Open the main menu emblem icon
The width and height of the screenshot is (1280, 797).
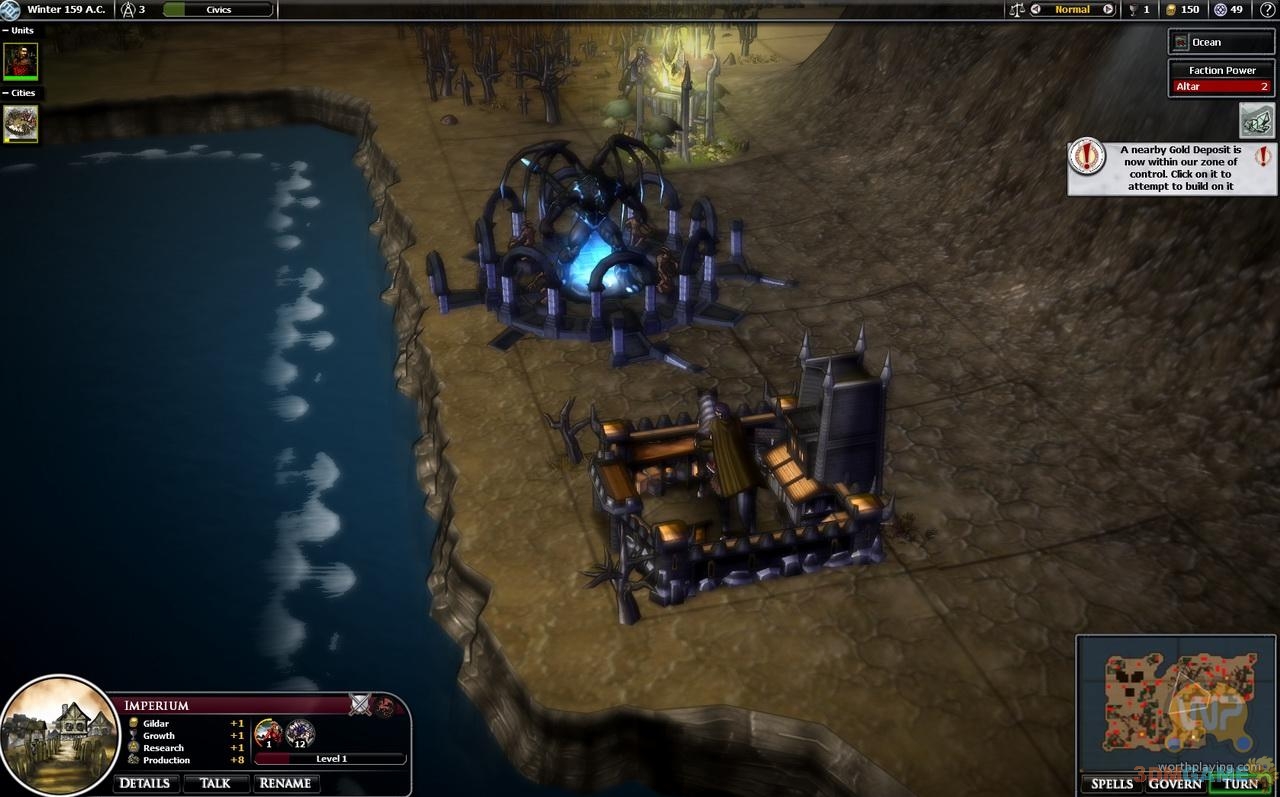[x=10, y=10]
